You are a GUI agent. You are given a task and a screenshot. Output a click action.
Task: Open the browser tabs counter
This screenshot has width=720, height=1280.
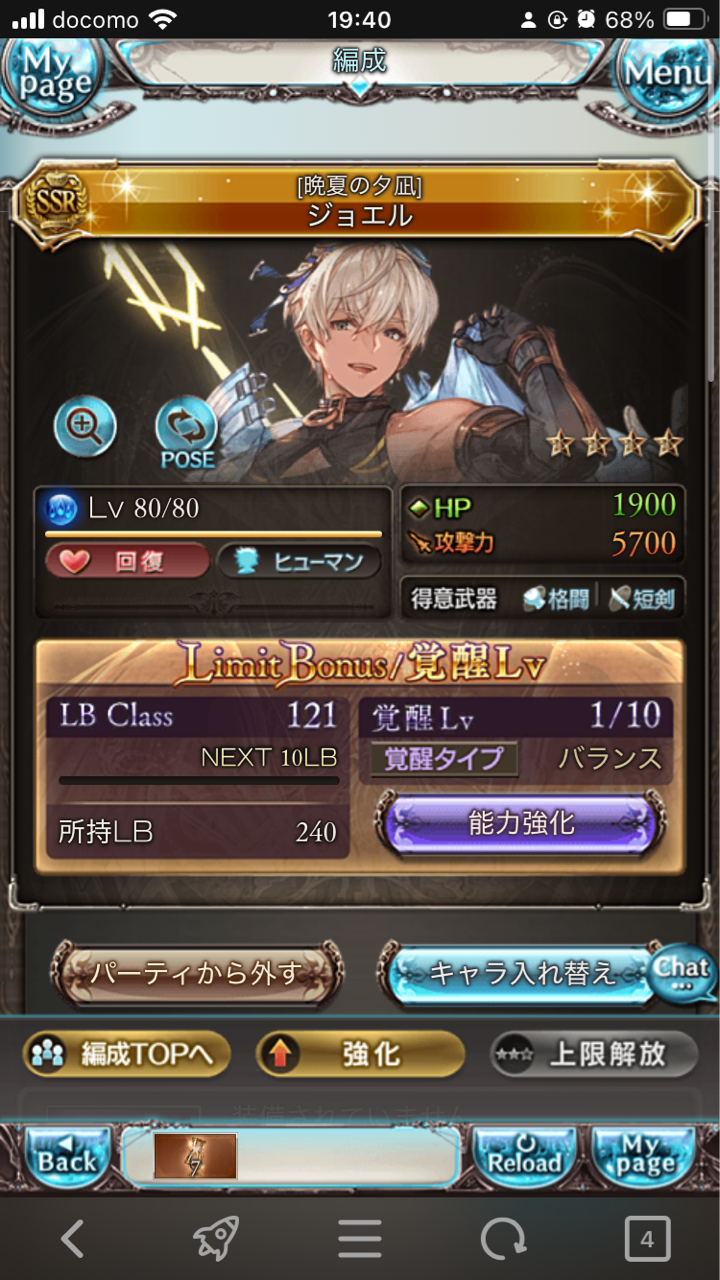click(647, 1240)
